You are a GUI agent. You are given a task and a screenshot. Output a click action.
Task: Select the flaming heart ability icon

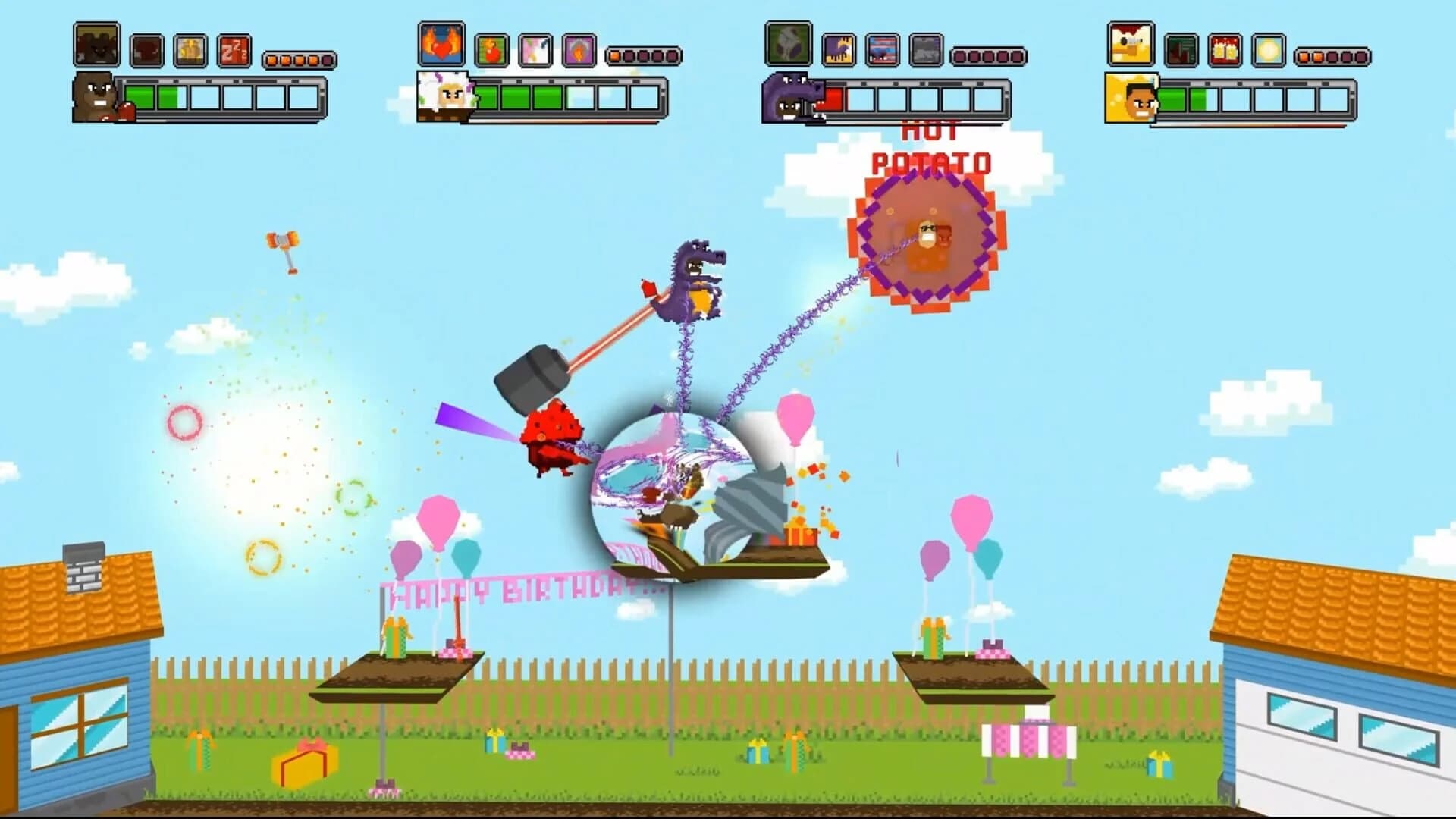[441, 45]
